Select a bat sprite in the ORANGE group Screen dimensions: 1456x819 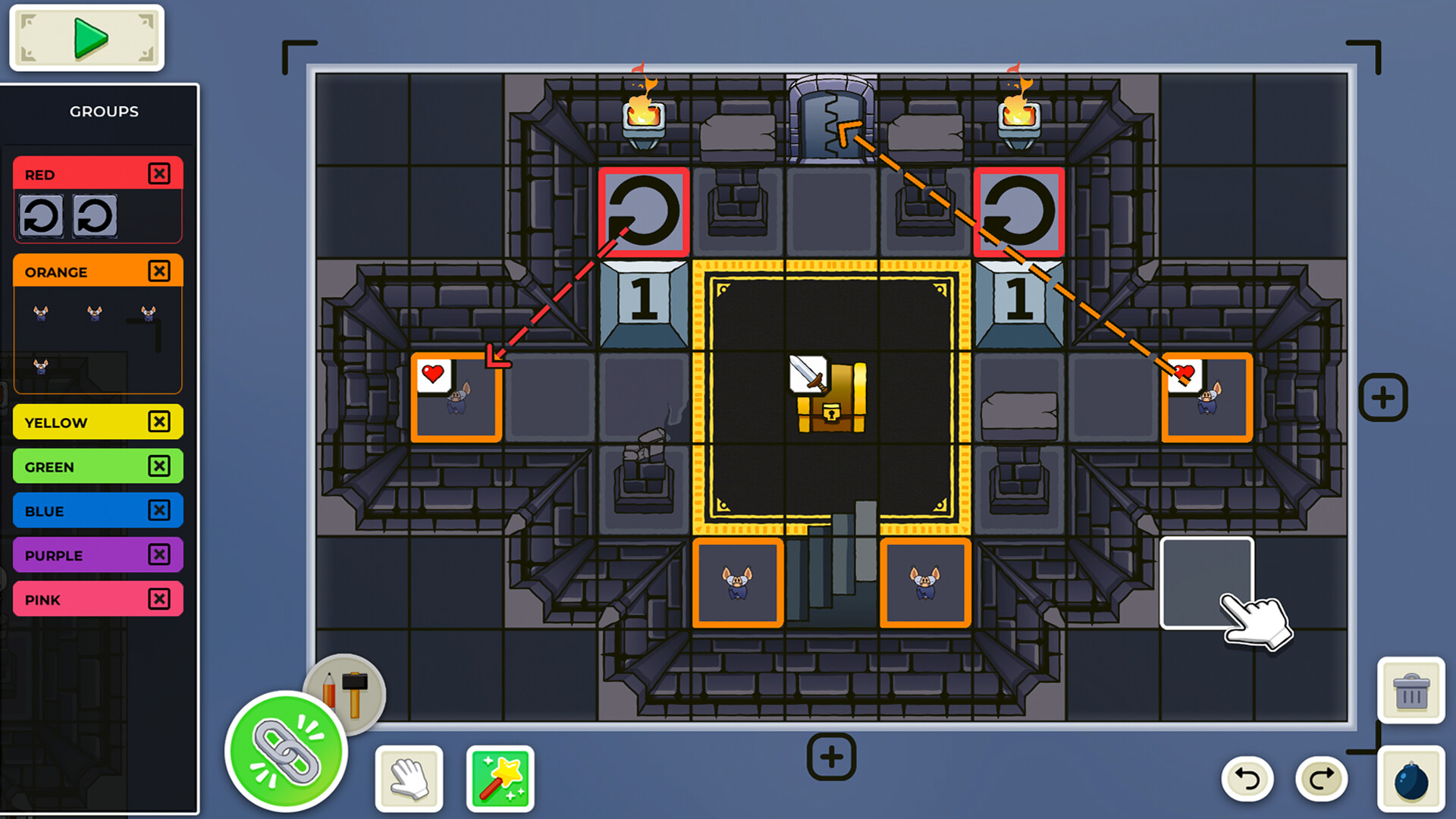click(40, 313)
